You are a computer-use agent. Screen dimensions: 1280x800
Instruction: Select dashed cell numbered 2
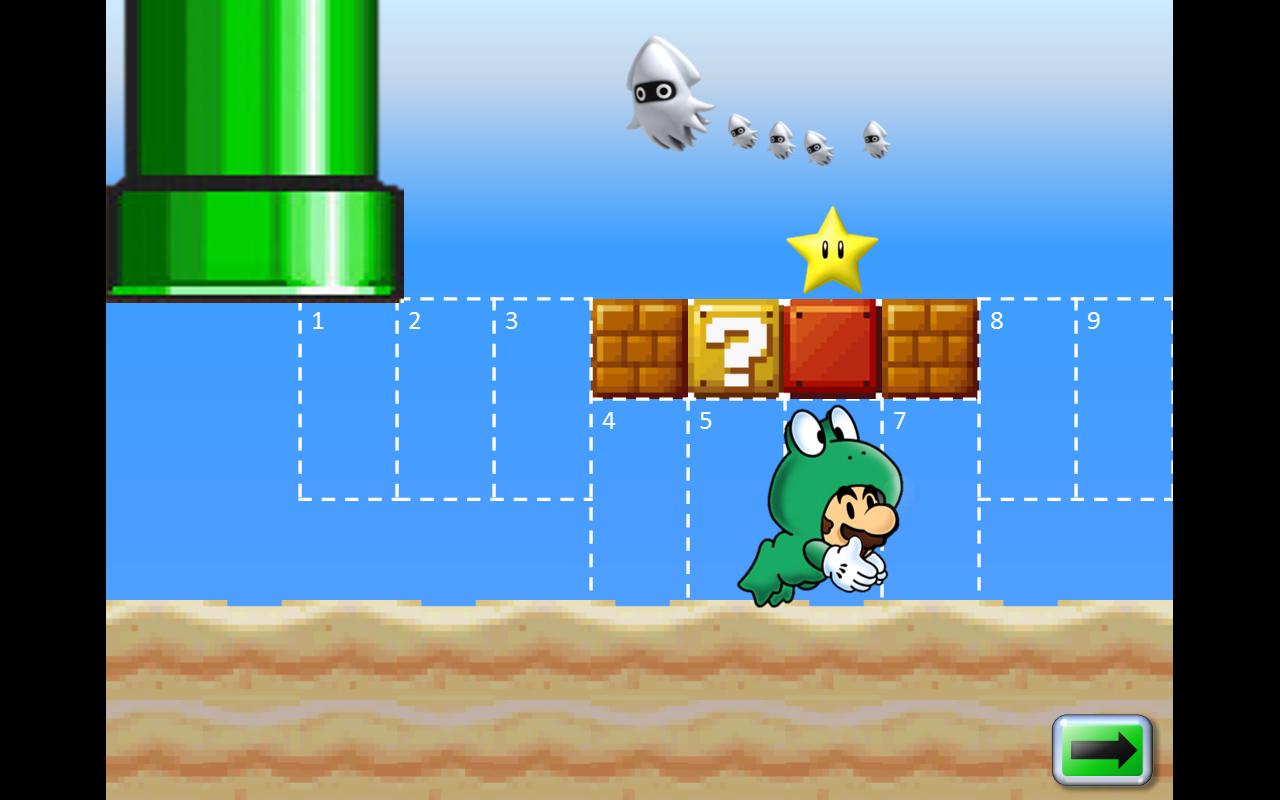(445, 400)
